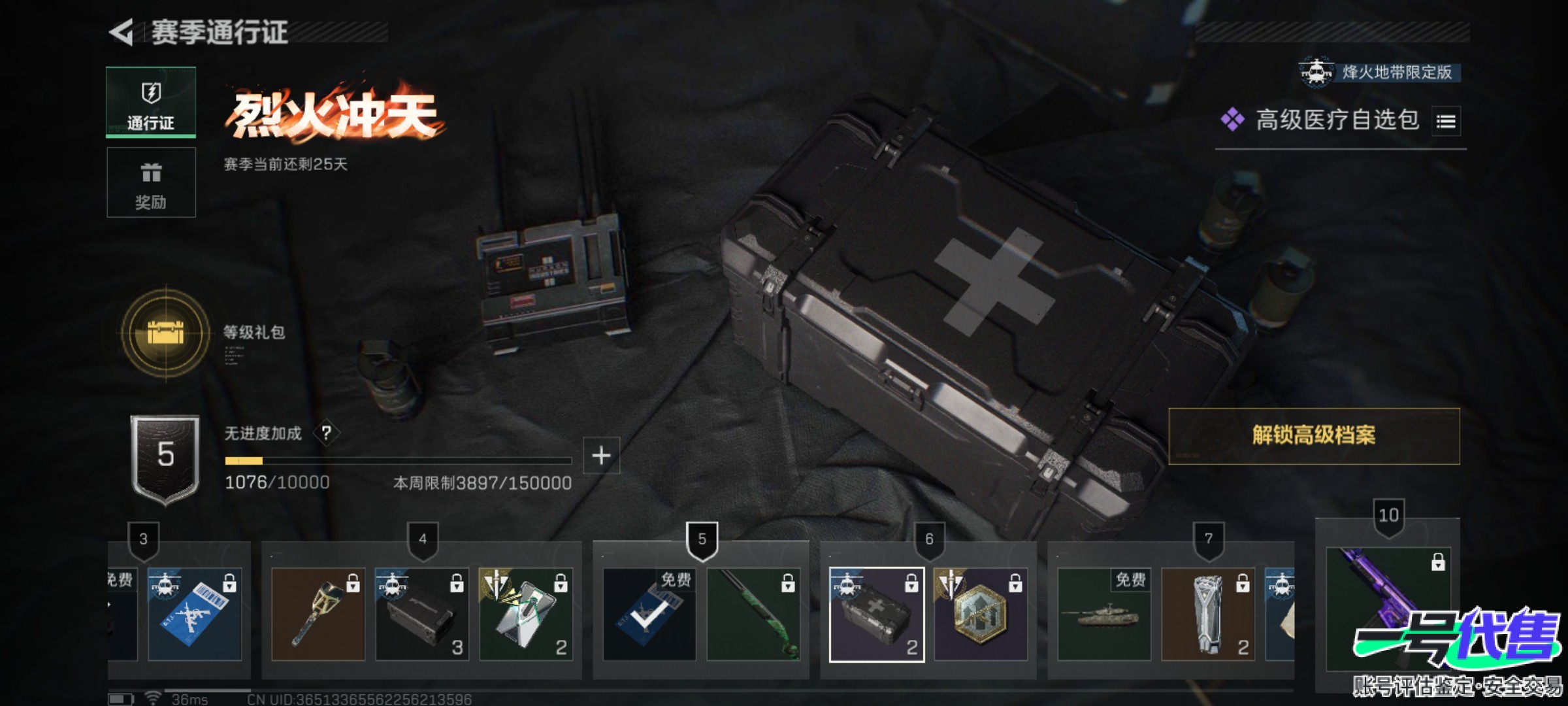
Task: Choose the black crate reward with quantity 3
Action: (421, 614)
